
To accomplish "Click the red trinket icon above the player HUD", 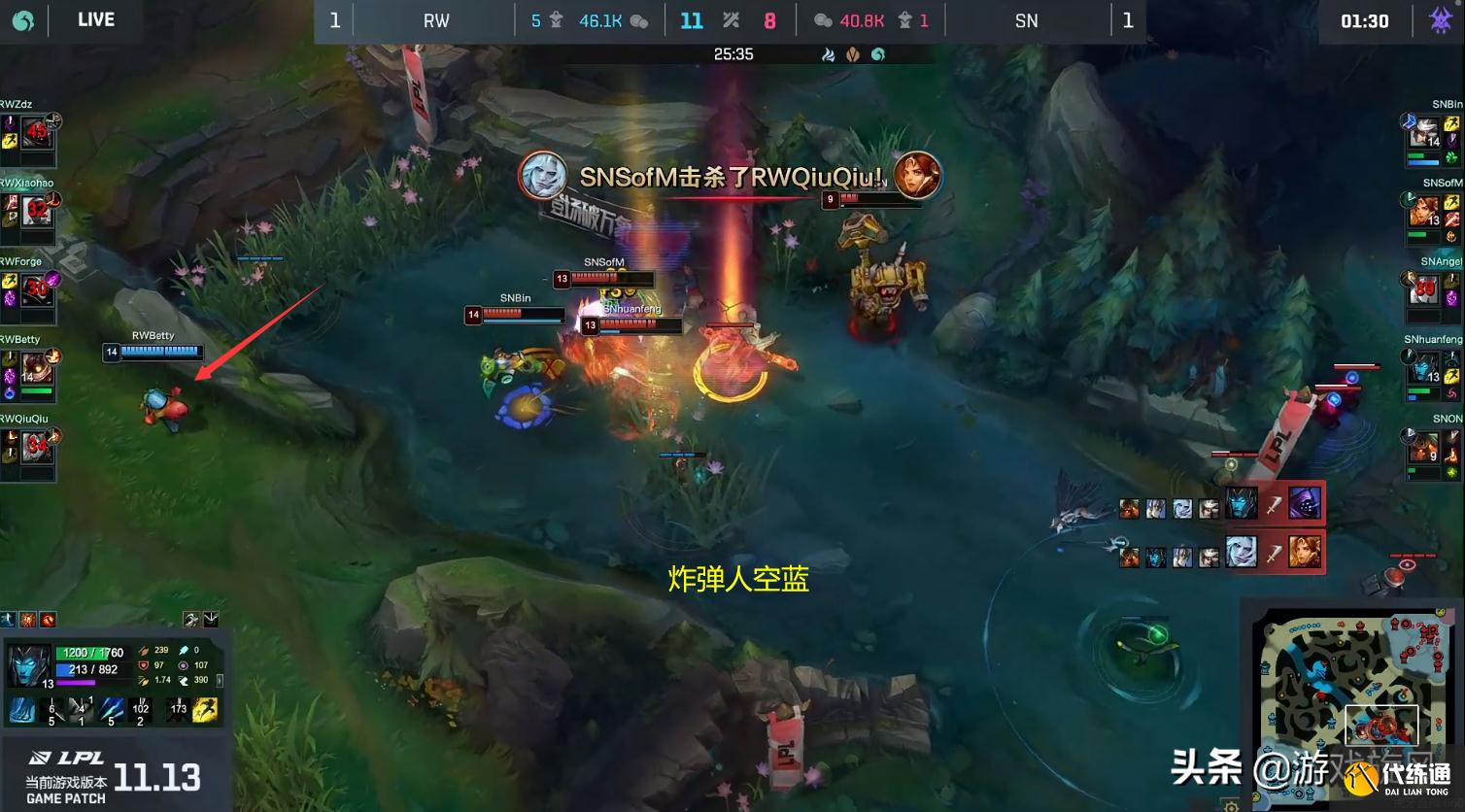I will click(x=48, y=619).
